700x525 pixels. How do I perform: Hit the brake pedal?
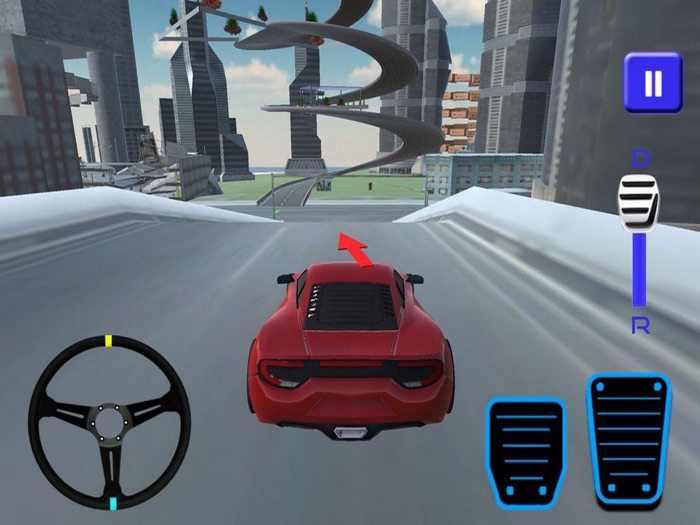pyautogui.click(x=526, y=453)
